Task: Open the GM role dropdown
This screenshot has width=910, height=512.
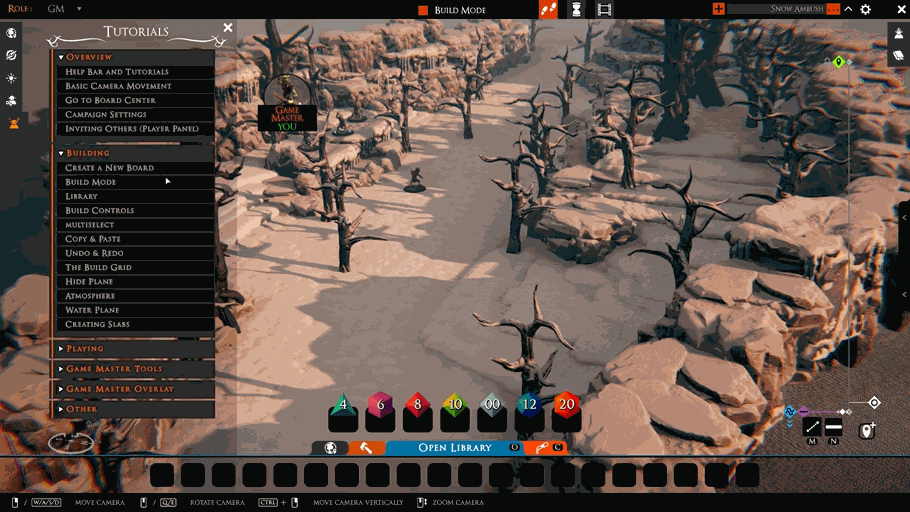Action: (79, 9)
